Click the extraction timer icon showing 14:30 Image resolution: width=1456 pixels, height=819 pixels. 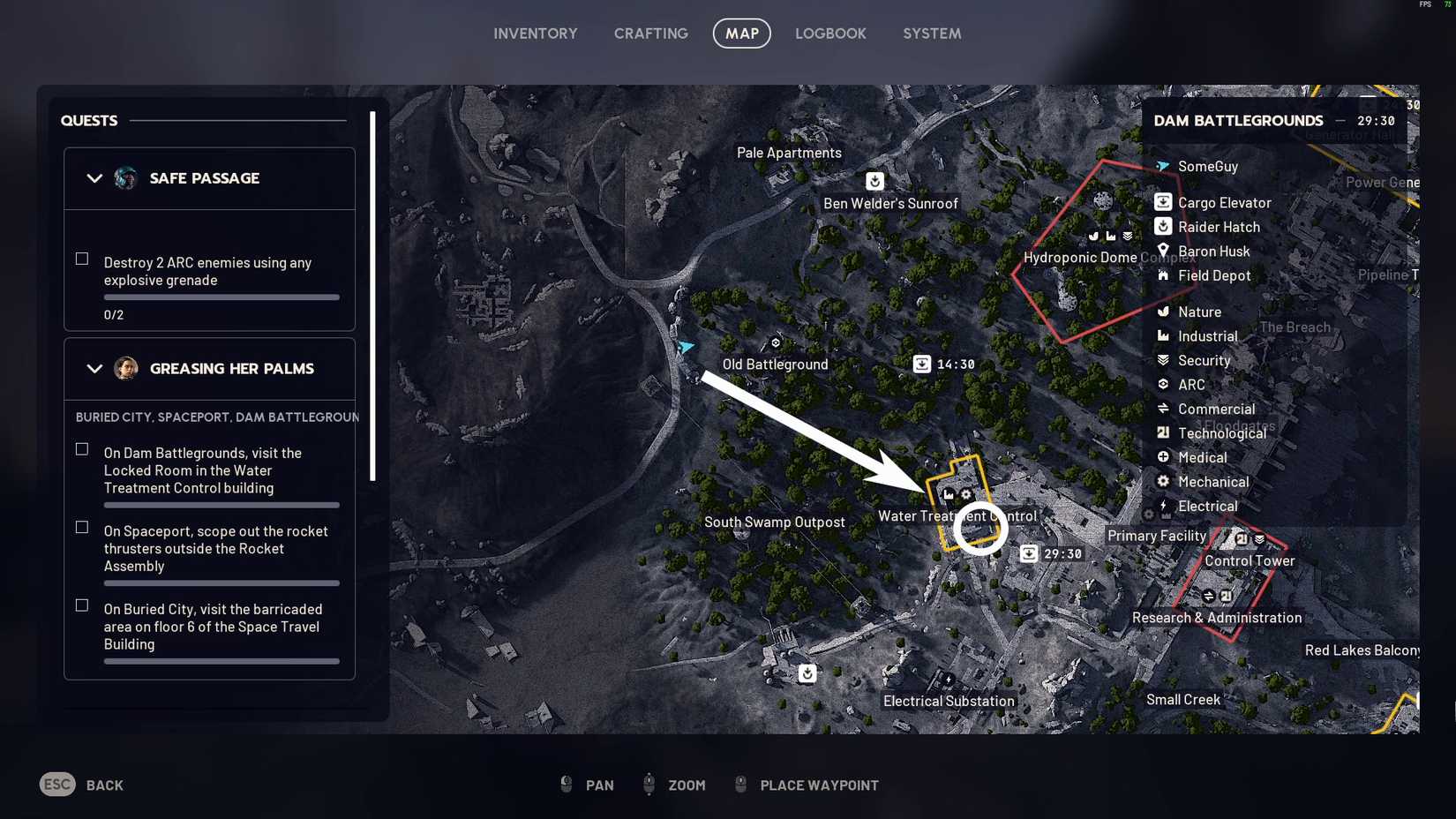[921, 364]
